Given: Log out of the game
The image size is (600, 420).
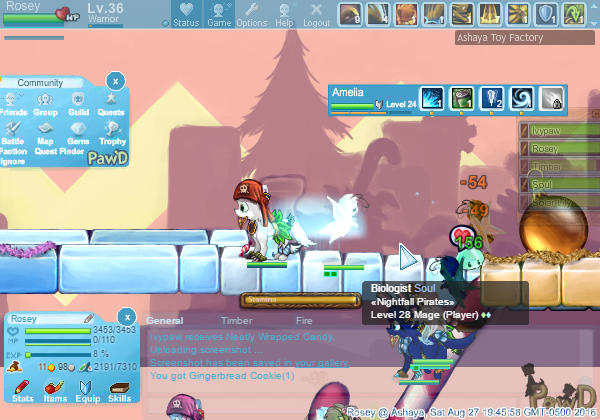Looking at the screenshot, I should coord(316,14).
